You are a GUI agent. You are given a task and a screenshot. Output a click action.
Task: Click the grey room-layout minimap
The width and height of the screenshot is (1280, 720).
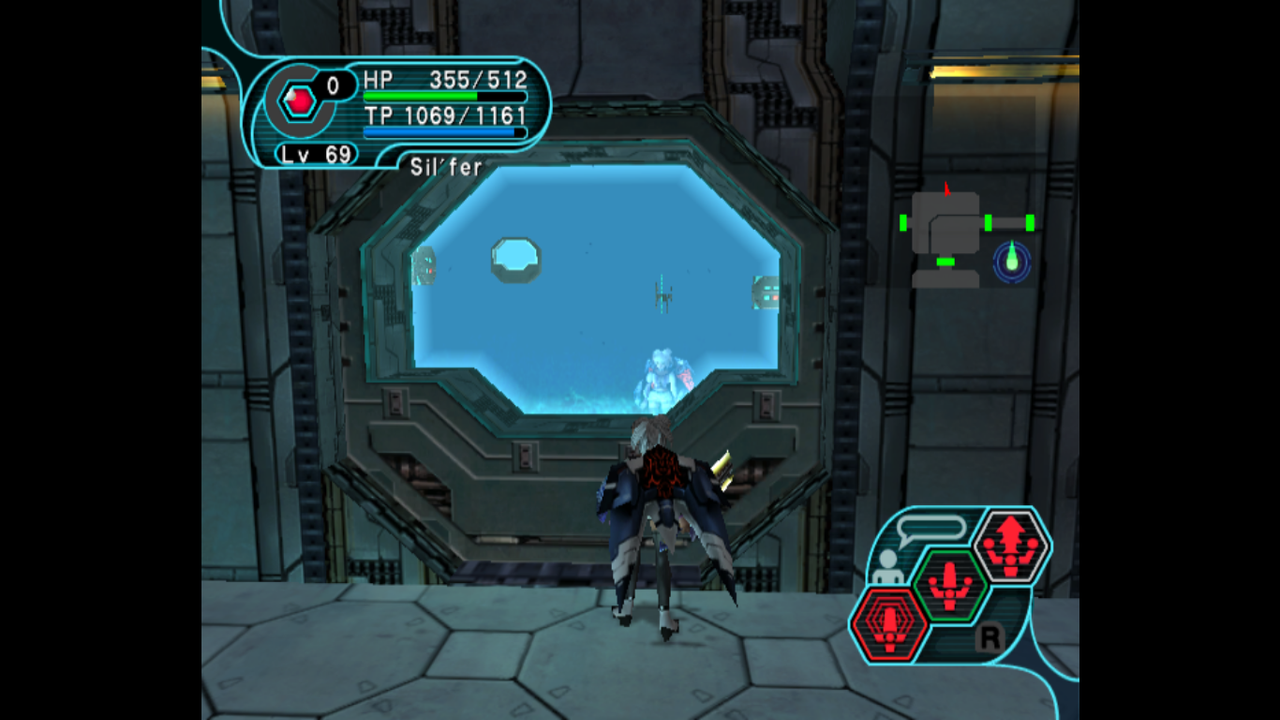click(x=946, y=236)
